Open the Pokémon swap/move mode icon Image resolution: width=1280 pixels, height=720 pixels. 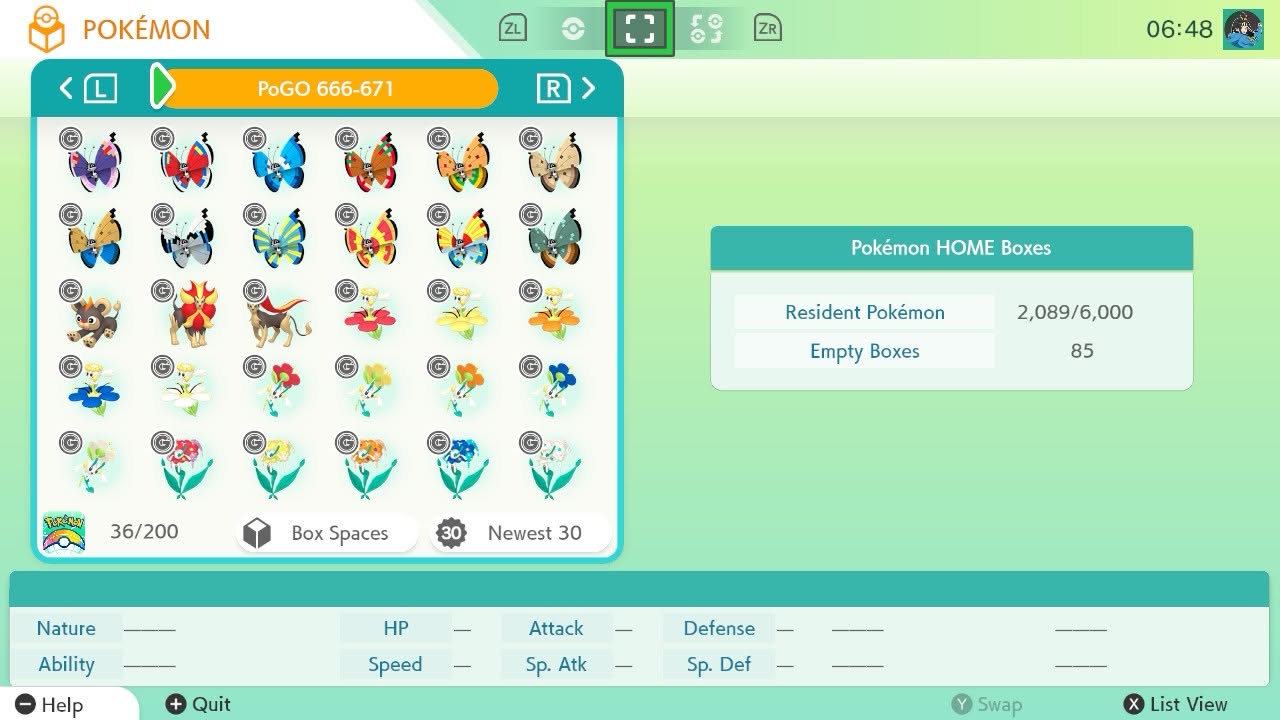(706, 28)
